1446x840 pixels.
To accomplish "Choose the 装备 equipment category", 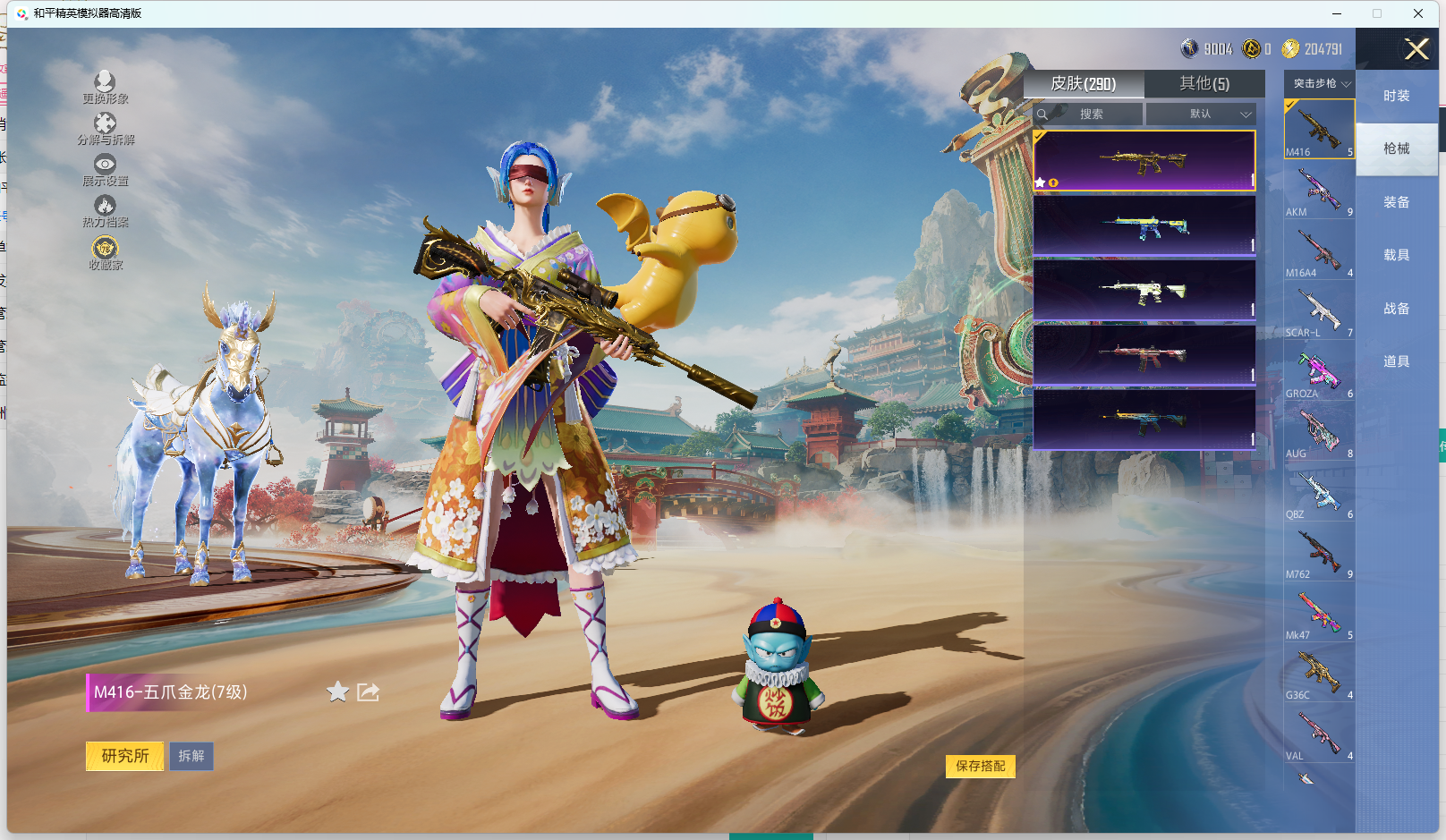I will pyautogui.click(x=1396, y=202).
